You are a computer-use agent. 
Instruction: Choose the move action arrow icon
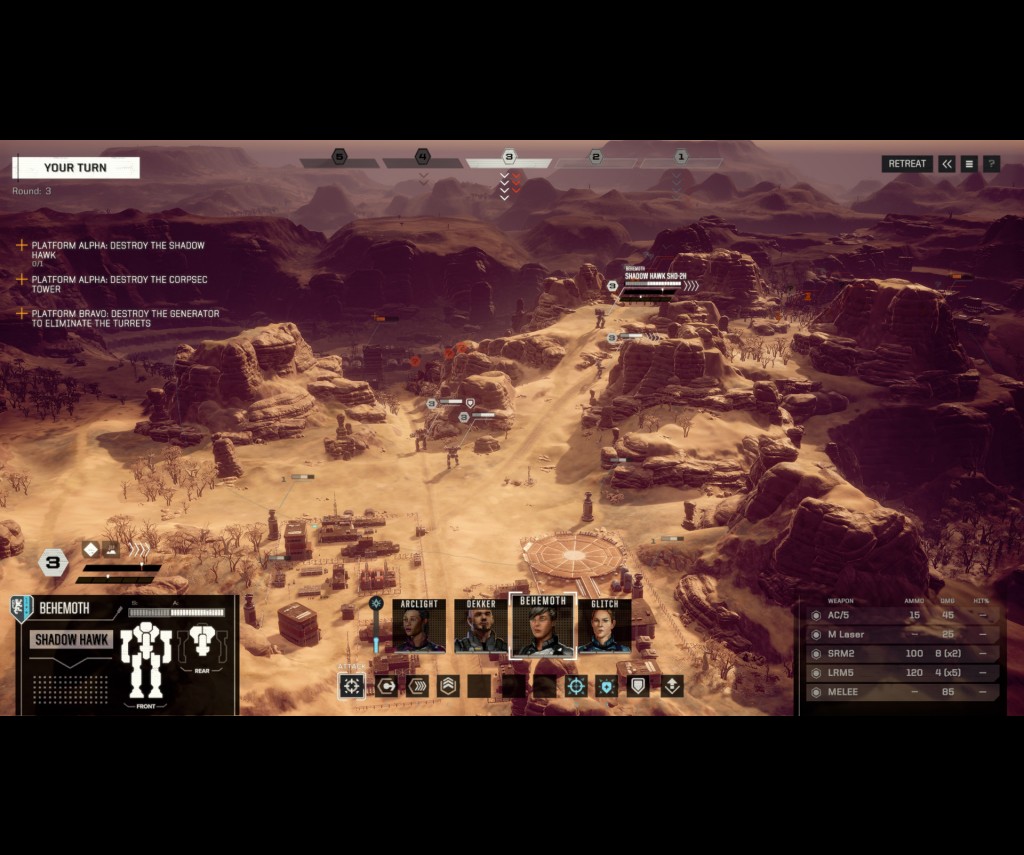(x=385, y=686)
